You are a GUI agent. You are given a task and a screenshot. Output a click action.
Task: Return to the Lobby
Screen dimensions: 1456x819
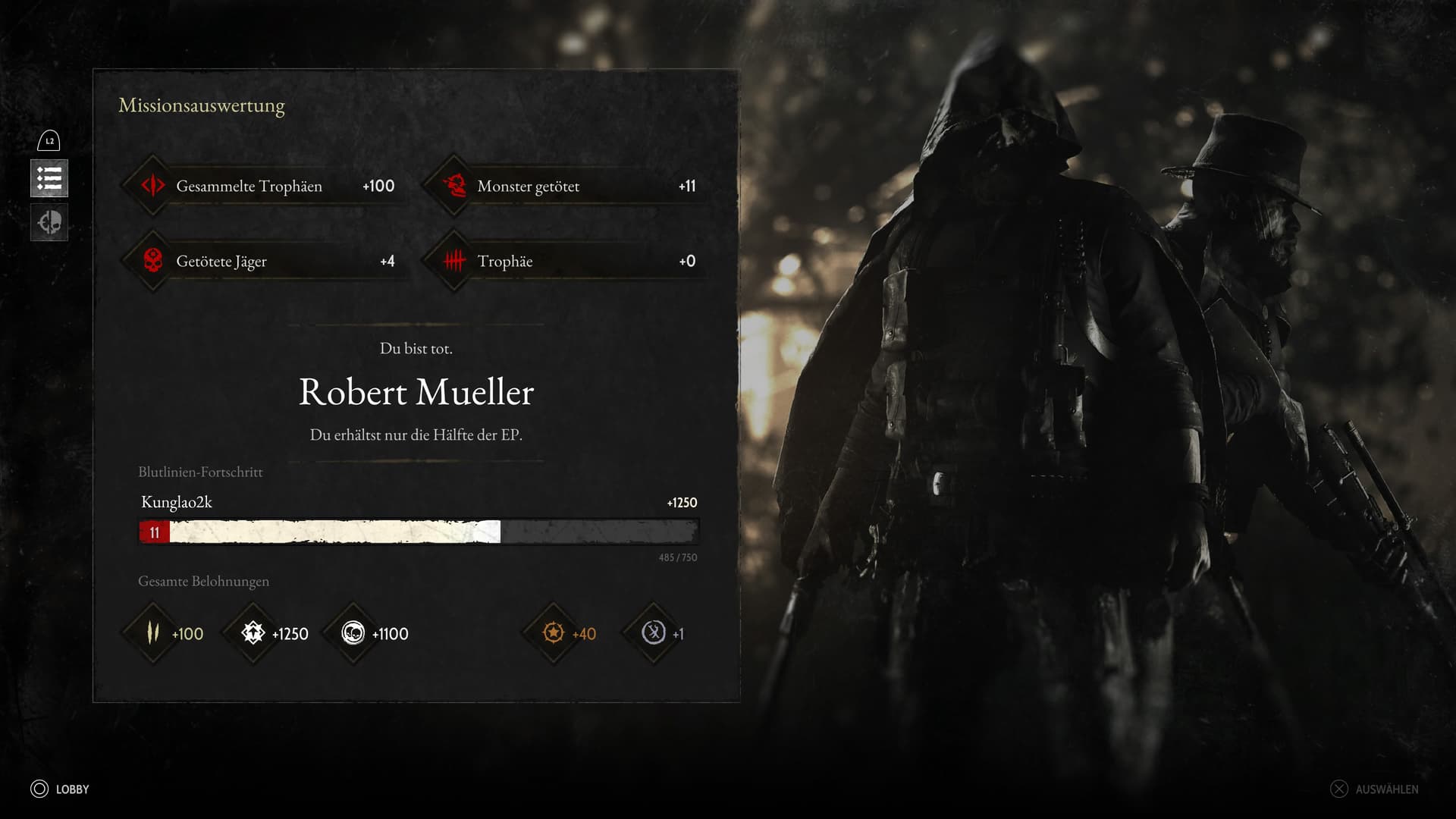[61, 789]
